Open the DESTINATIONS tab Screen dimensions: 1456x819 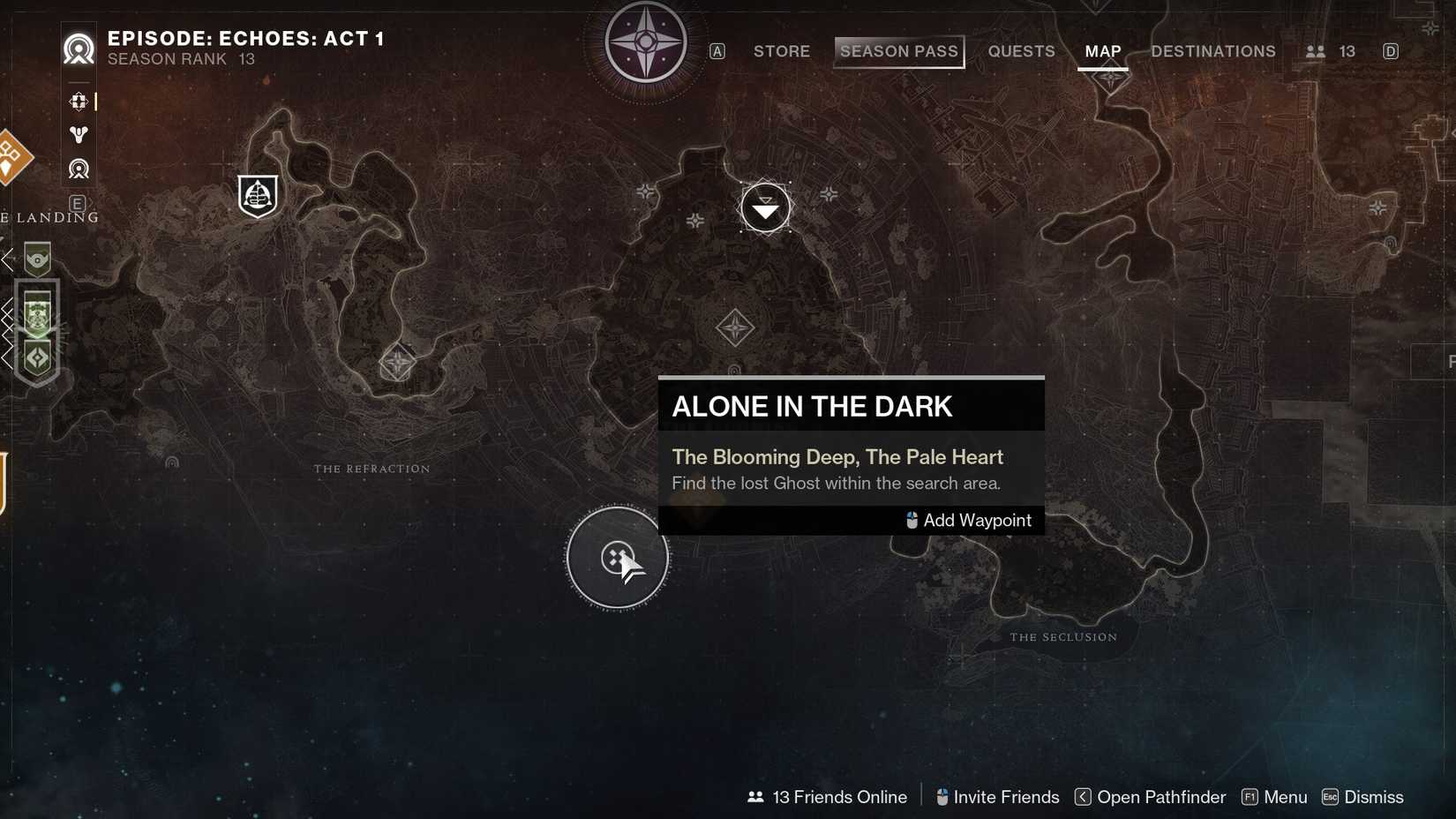[x=1212, y=51]
